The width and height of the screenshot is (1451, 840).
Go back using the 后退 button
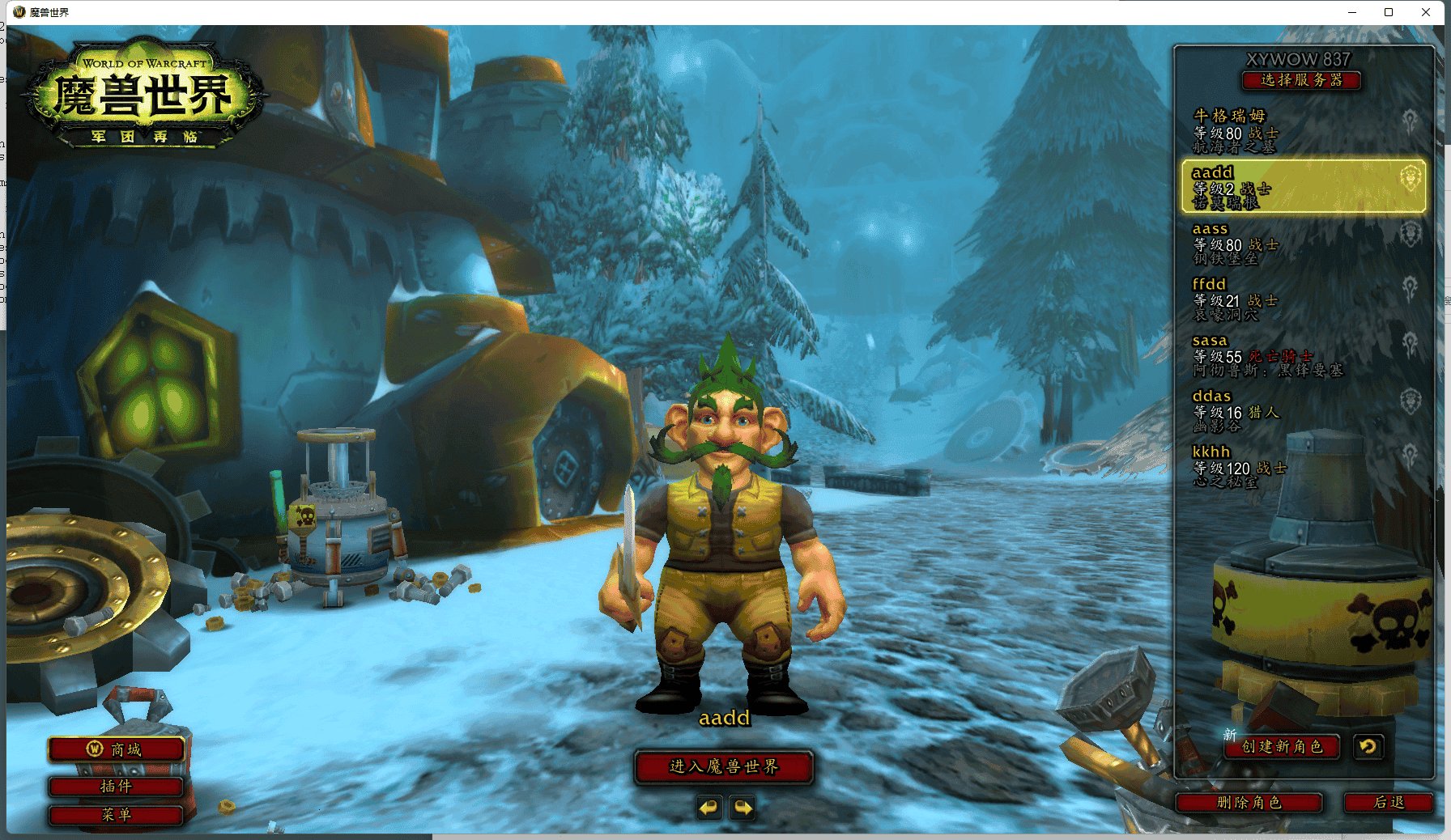[x=1389, y=803]
